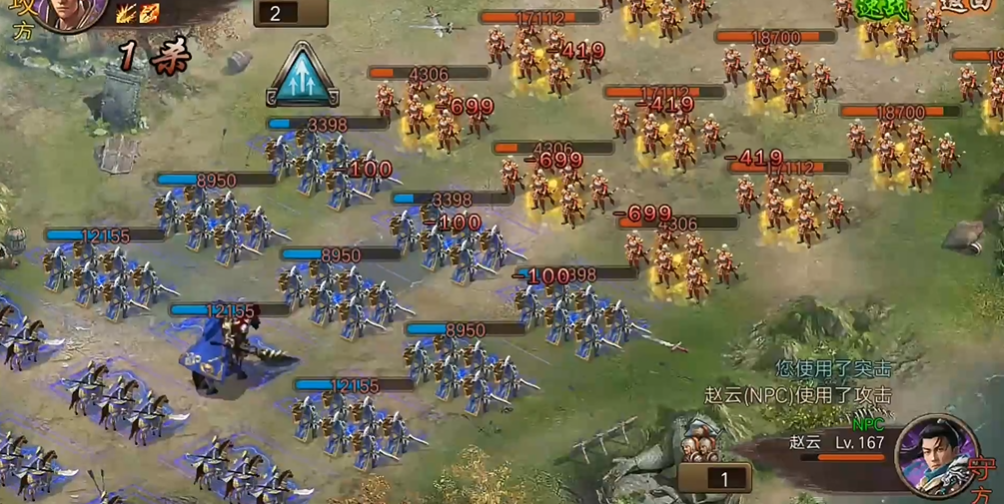This screenshot has width=1004, height=504.
Task: Tap the blue triangle charge formation icon
Action: (301, 76)
